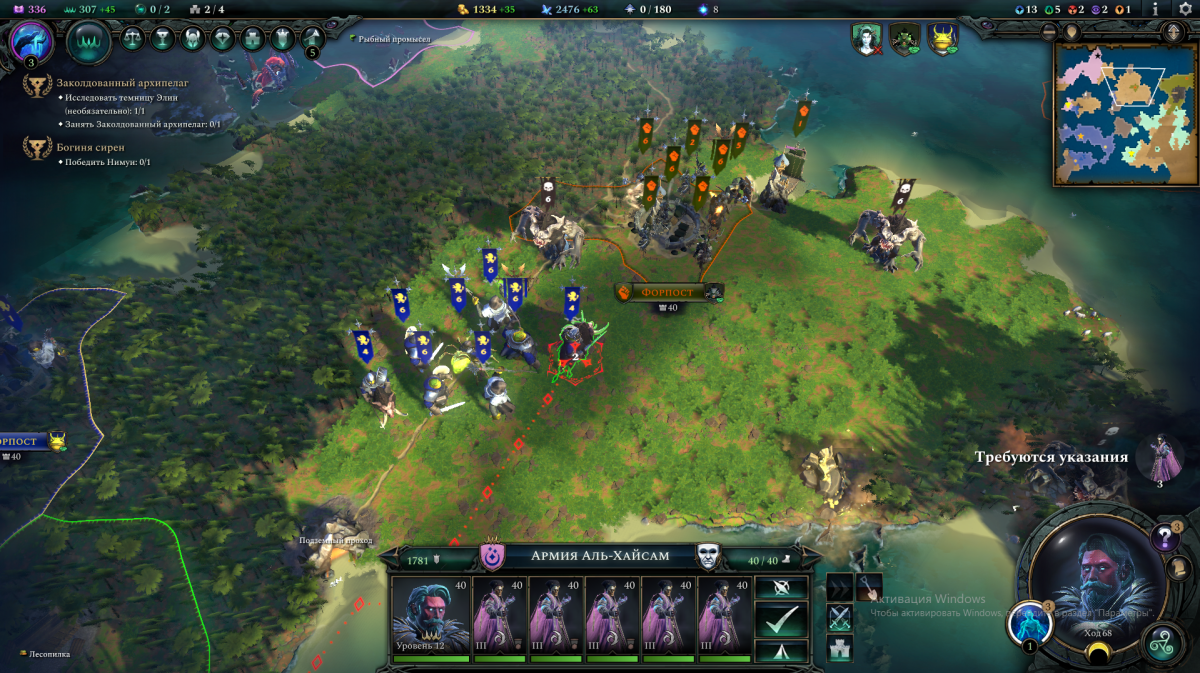
Task: Open the helmet heroes icon
Action: tap(193, 39)
